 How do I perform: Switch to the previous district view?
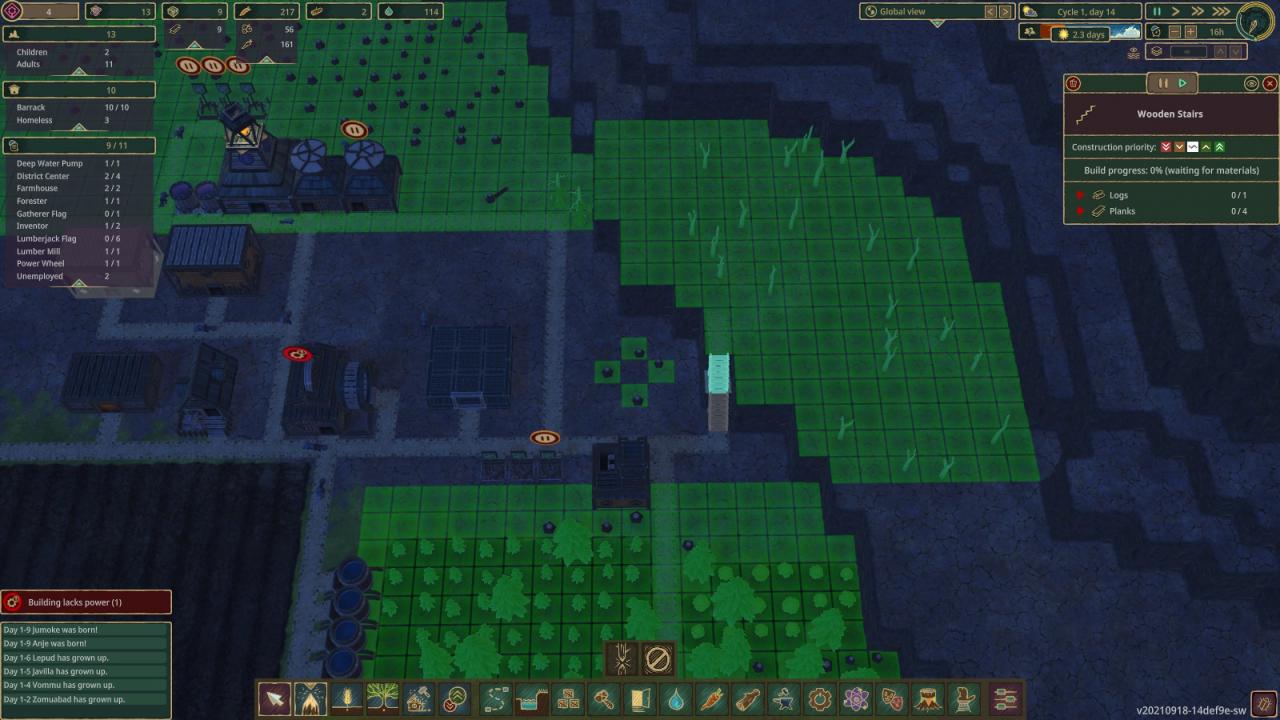[x=991, y=12]
